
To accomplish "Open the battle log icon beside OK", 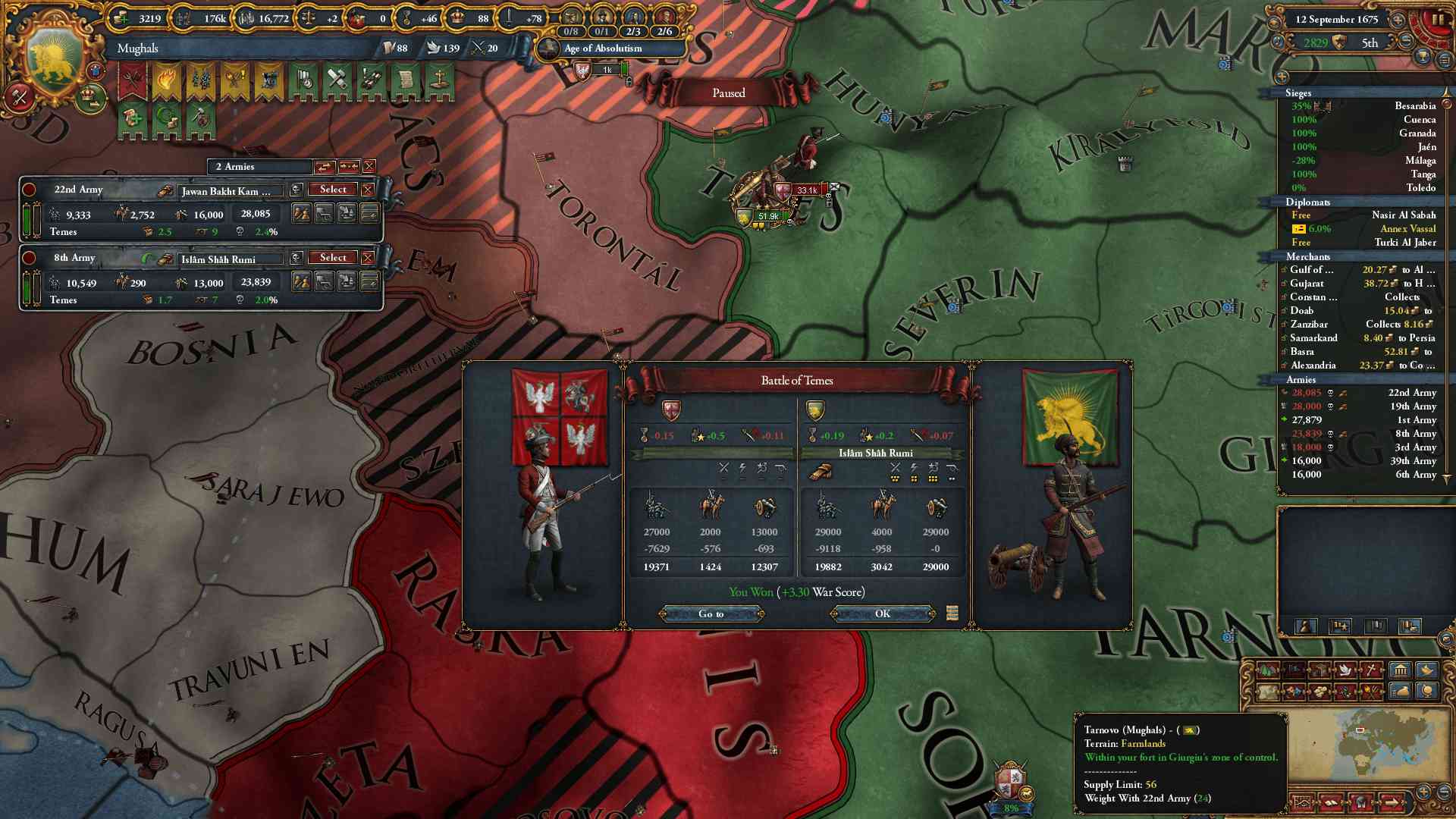I will click(x=952, y=613).
